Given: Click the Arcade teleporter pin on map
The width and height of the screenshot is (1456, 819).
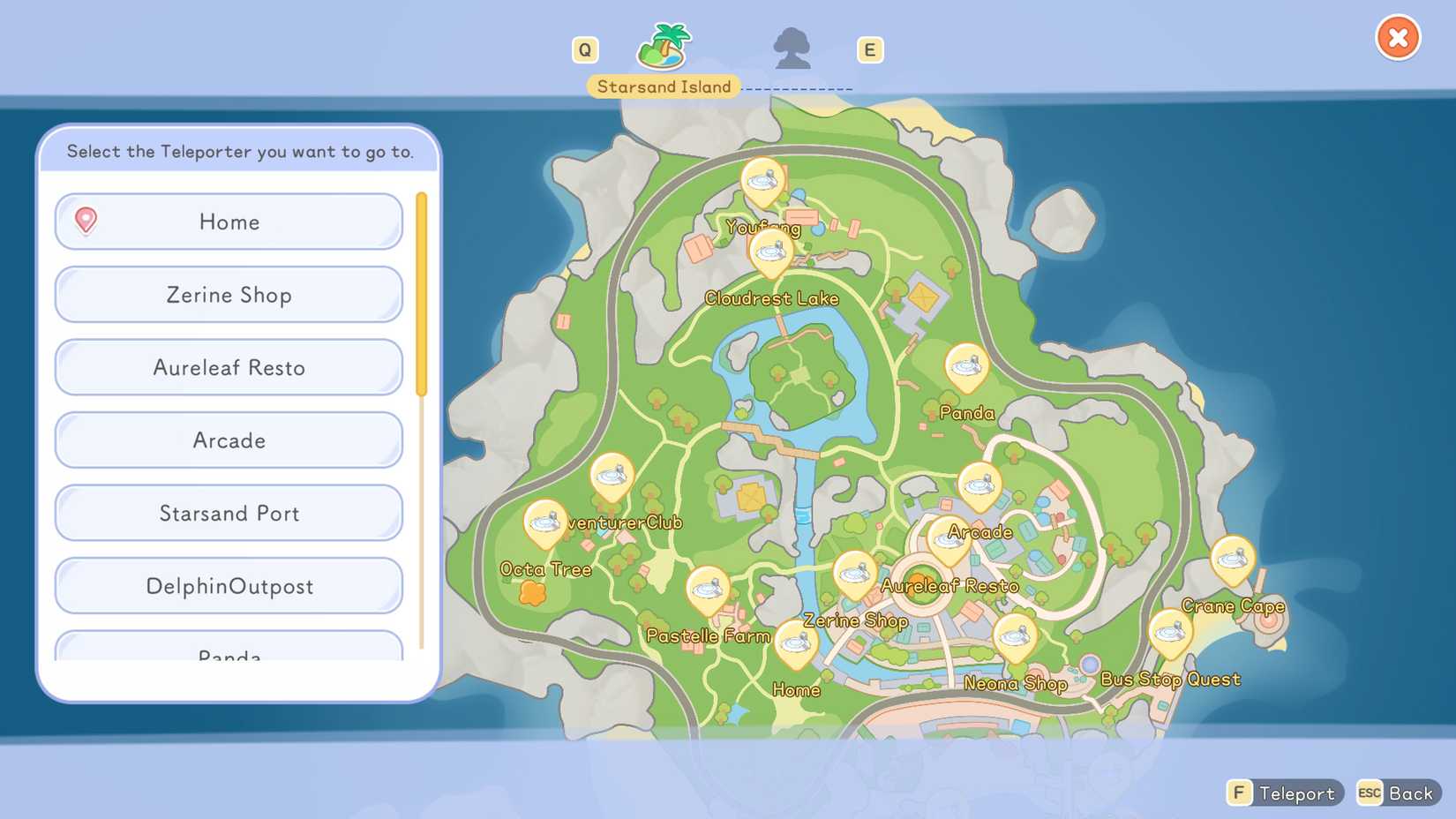Looking at the screenshot, I should point(979,485).
